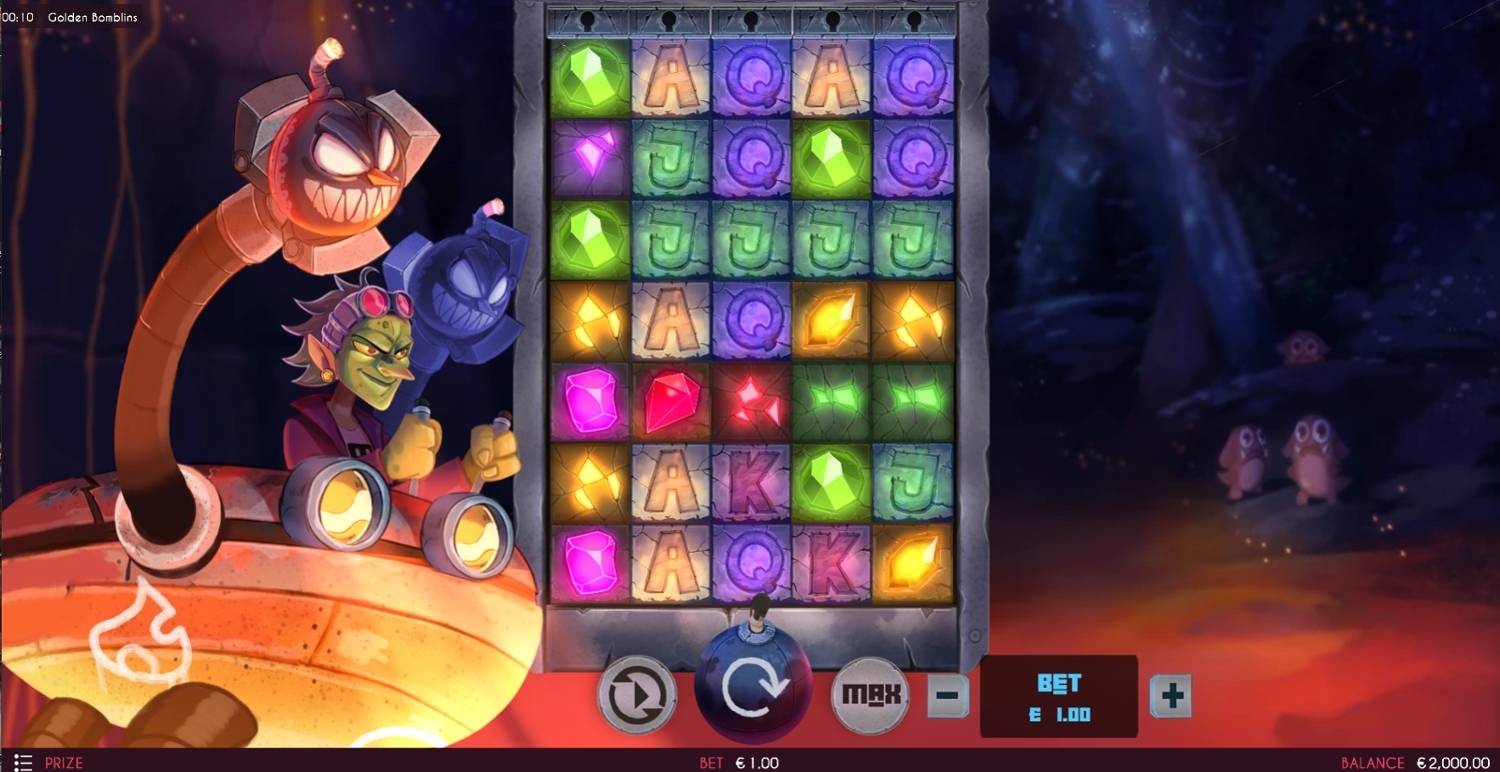Click the Golden Bomblins title
The width and height of the screenshot is (1500, 772).
tap(92, 17)
